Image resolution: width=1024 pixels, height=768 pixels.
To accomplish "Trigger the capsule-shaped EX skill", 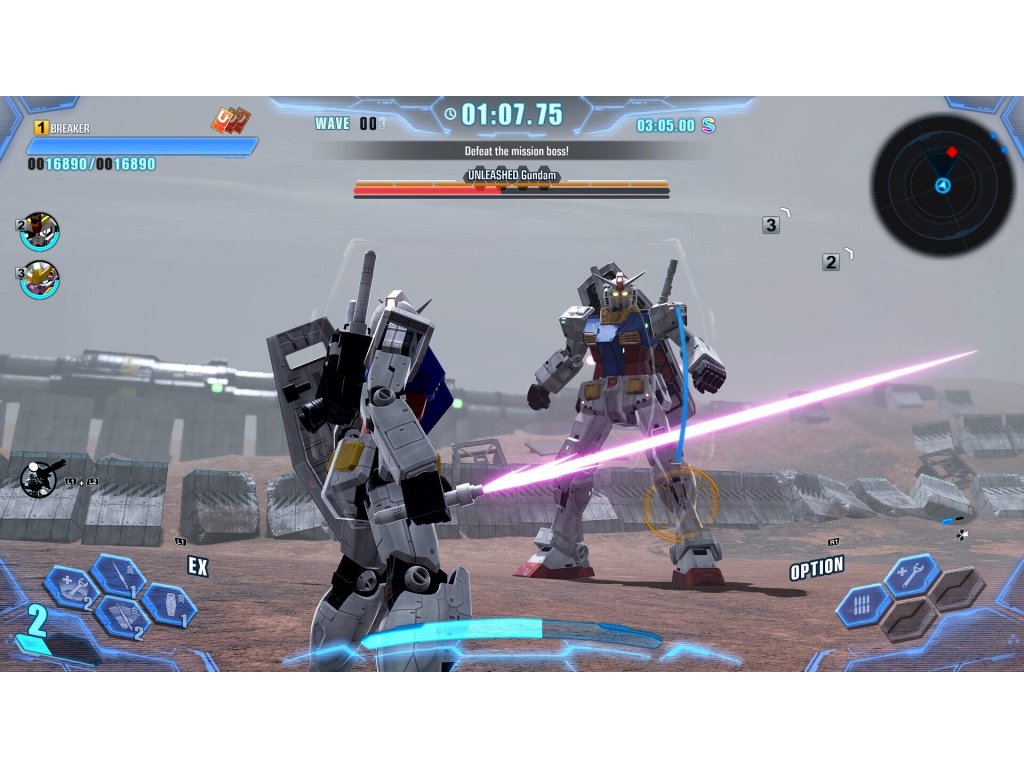I will coord(166,604).
